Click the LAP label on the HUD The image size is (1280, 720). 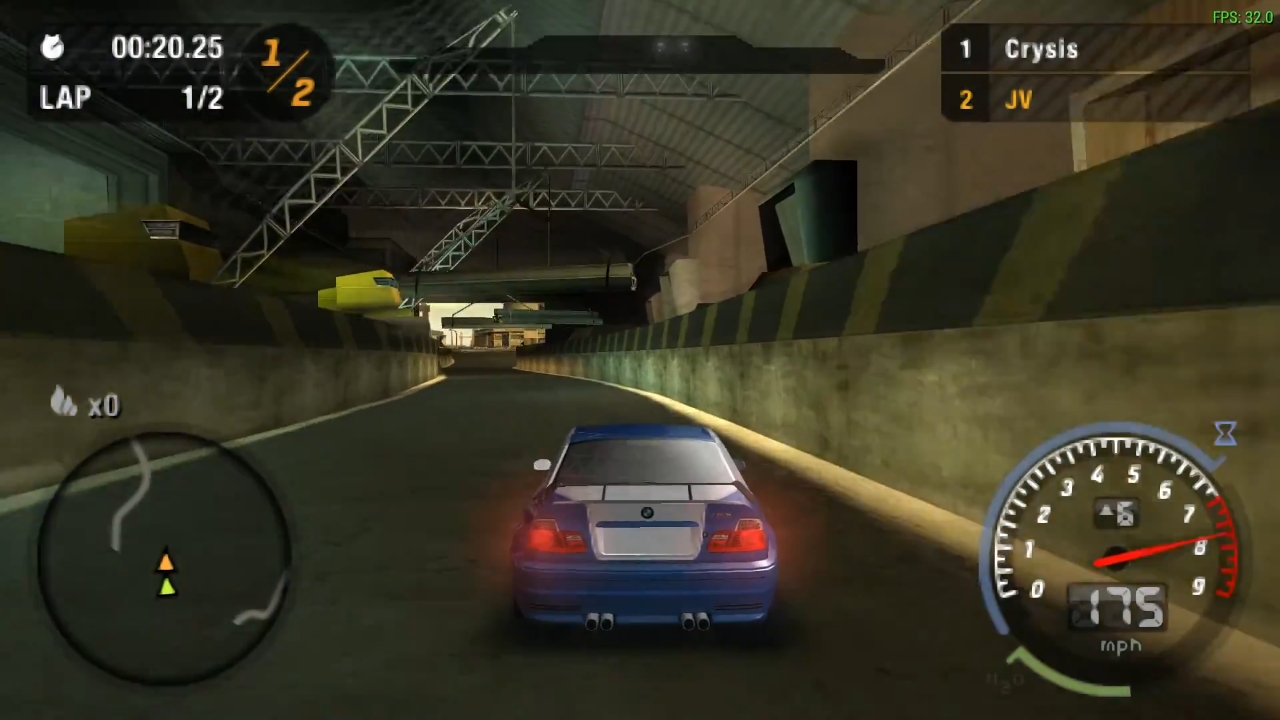[x=65, y=97]
